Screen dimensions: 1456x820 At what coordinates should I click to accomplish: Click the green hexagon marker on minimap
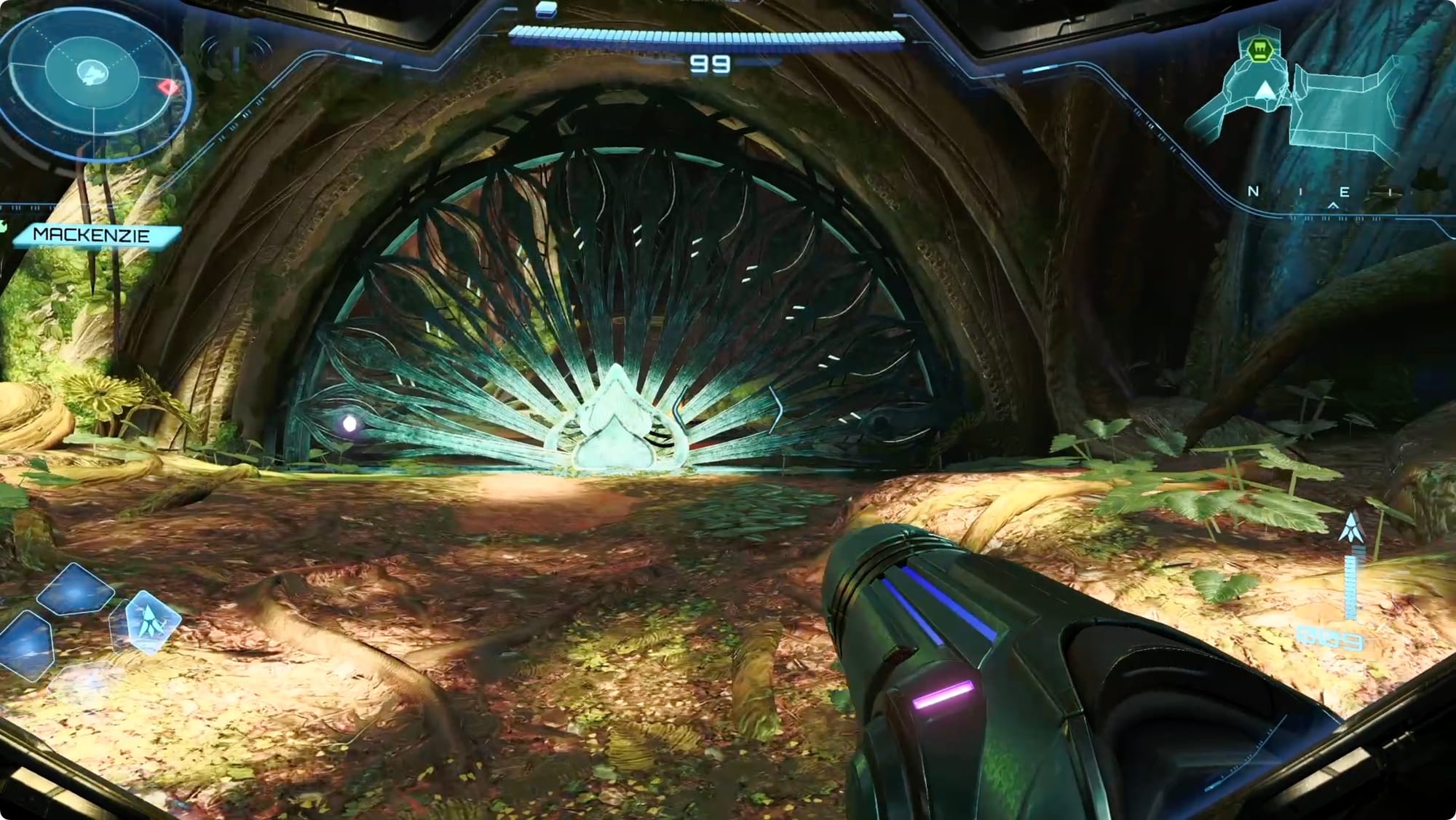pyautogui.click(x=1257, y=49)
